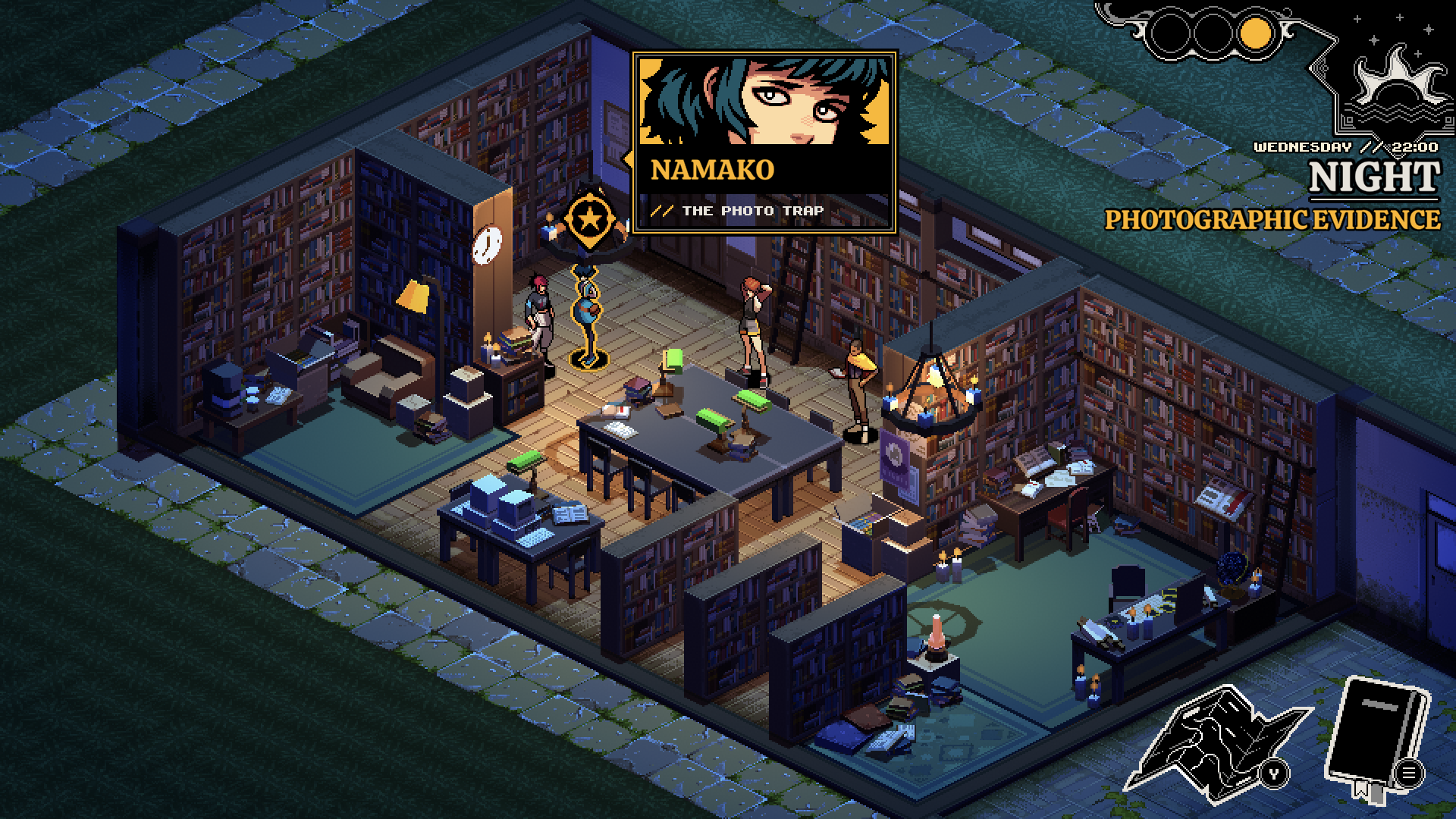Toggle the filled yellow moon phase circle
Image resolution: width=1456 pixels, height=819 pixels.
1255,32
